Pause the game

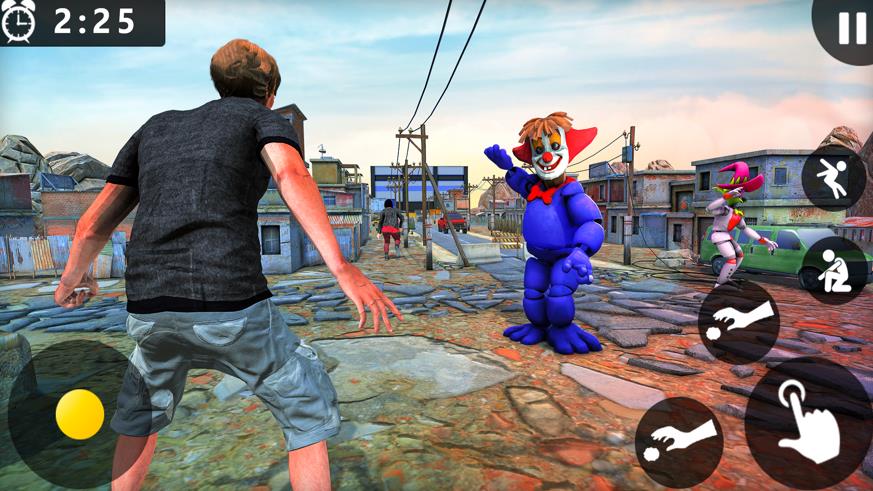(851, 28)
